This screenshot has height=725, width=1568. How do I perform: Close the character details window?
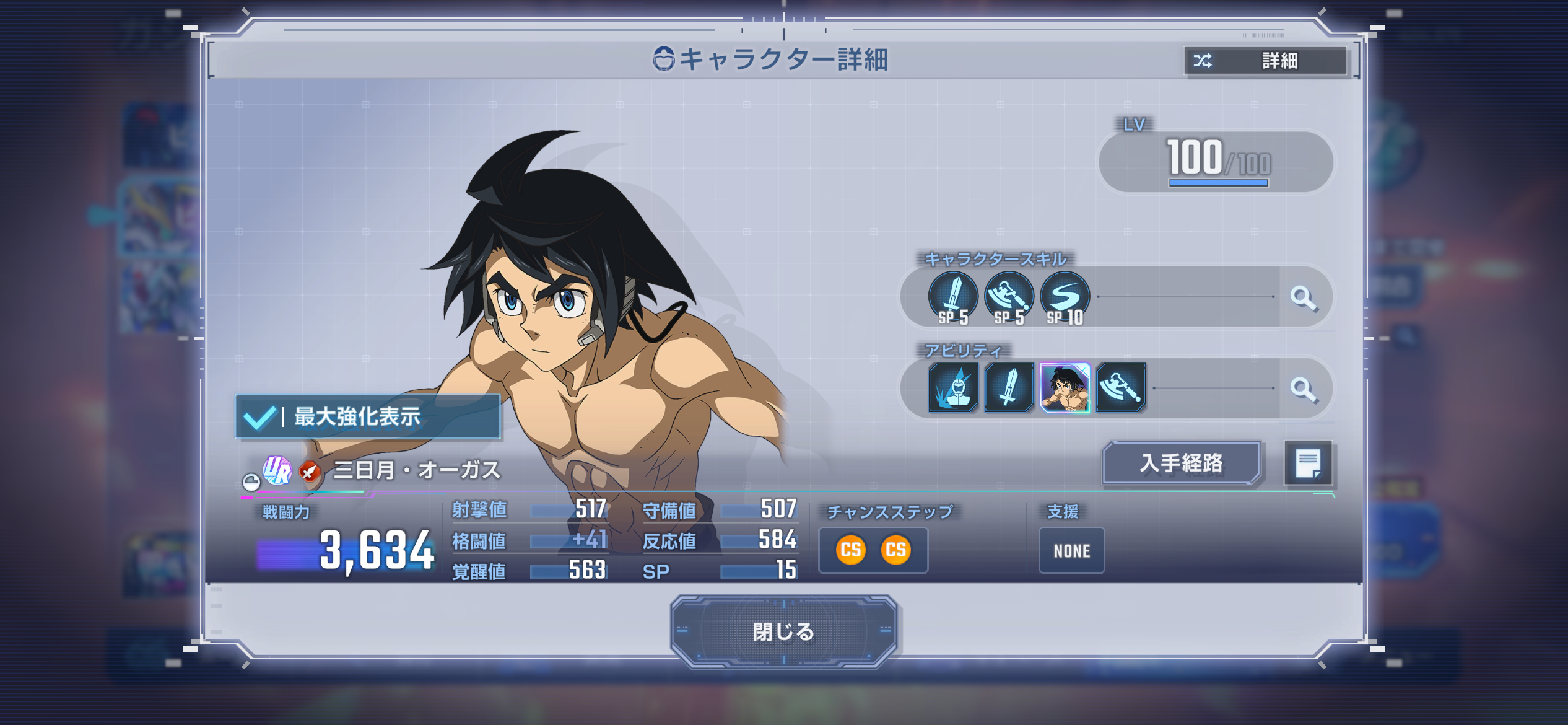tap(783, 631)
